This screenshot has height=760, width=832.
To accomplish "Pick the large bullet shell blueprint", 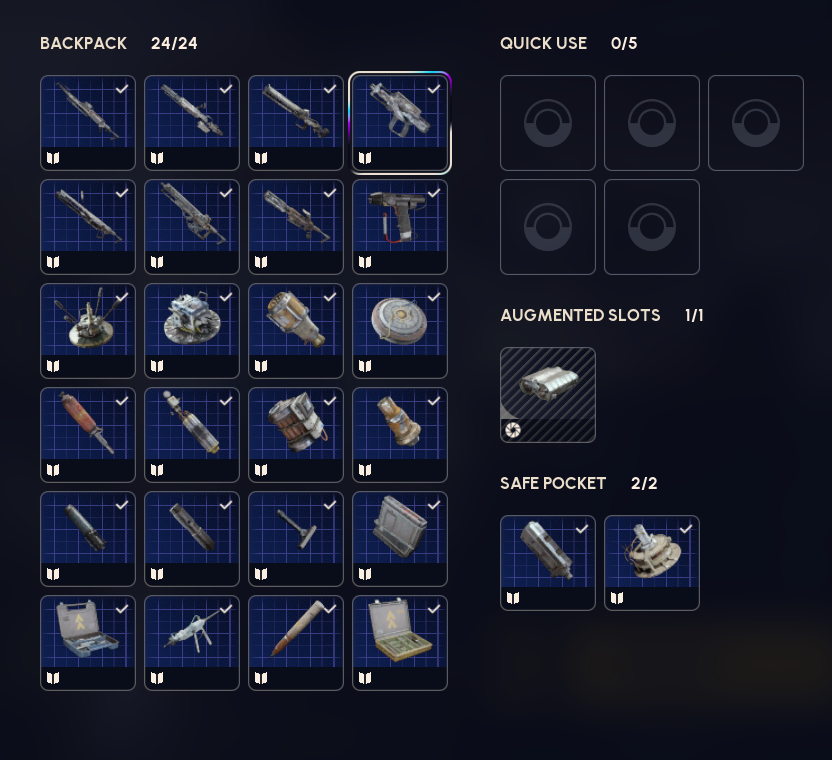I will click(296, 642).
